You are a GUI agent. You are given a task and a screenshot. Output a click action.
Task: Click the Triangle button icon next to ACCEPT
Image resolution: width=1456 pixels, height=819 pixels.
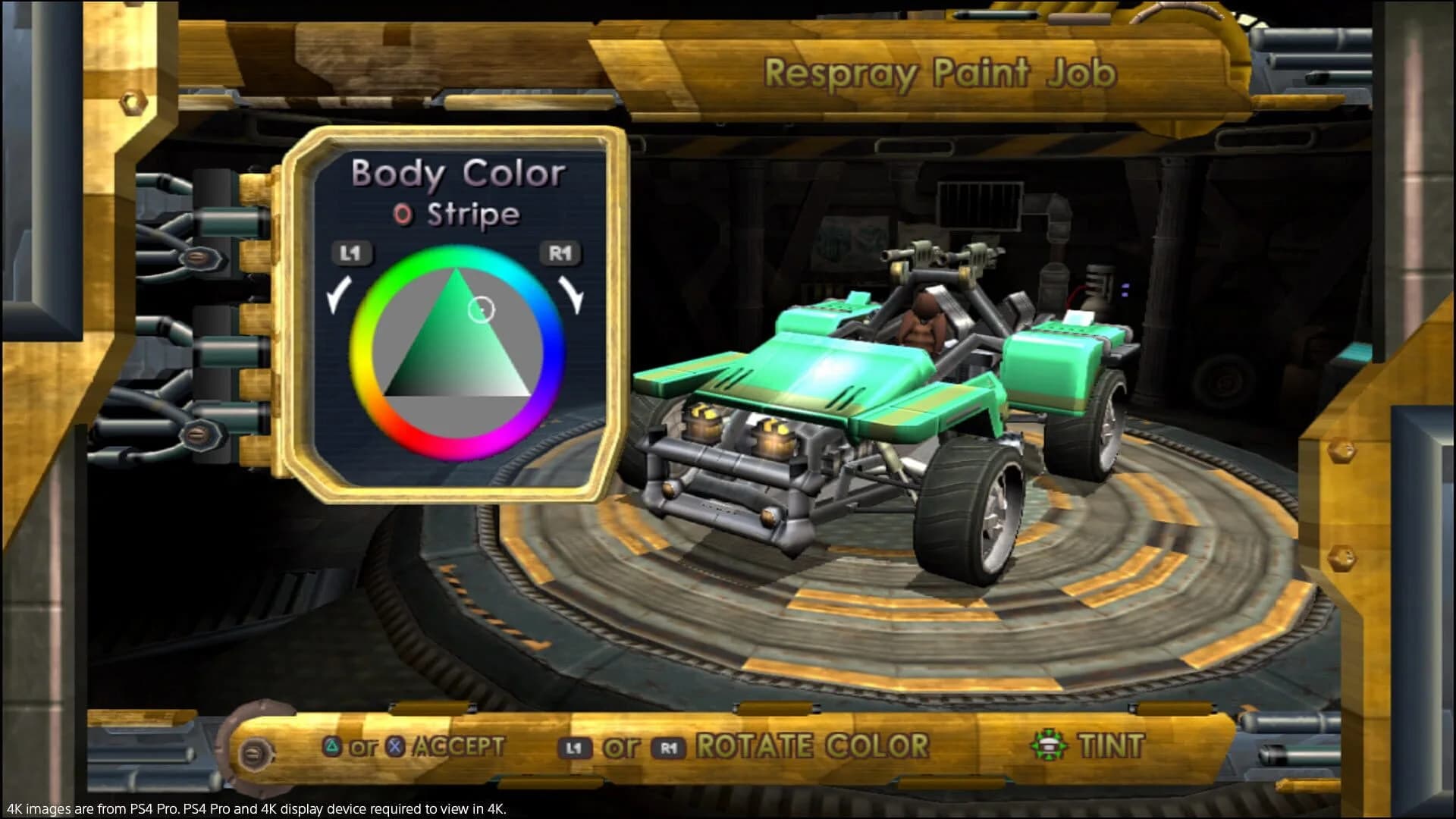pyautogui.click(x=331, y=745)
